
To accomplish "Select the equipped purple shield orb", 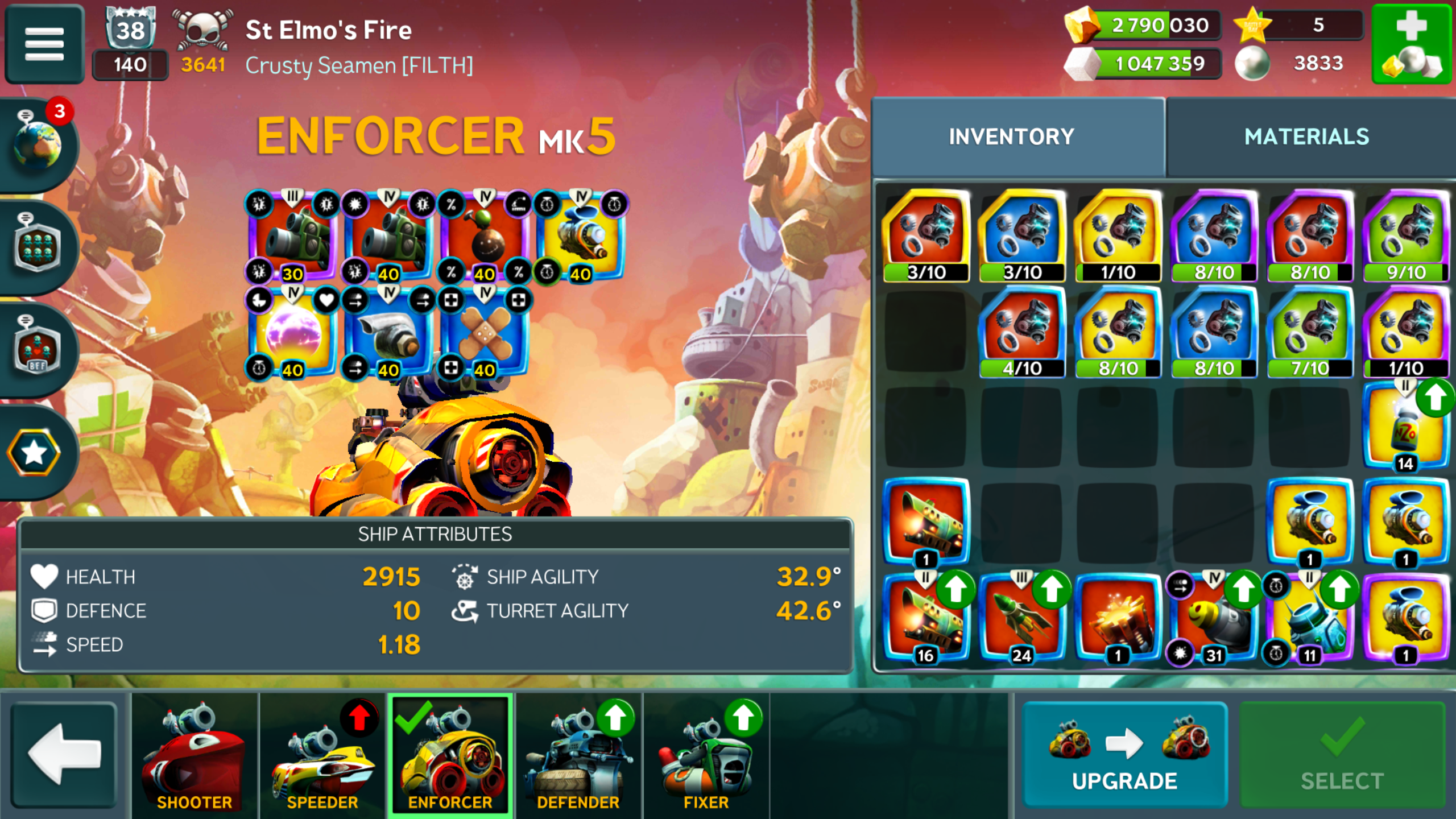I will point(292,333).
